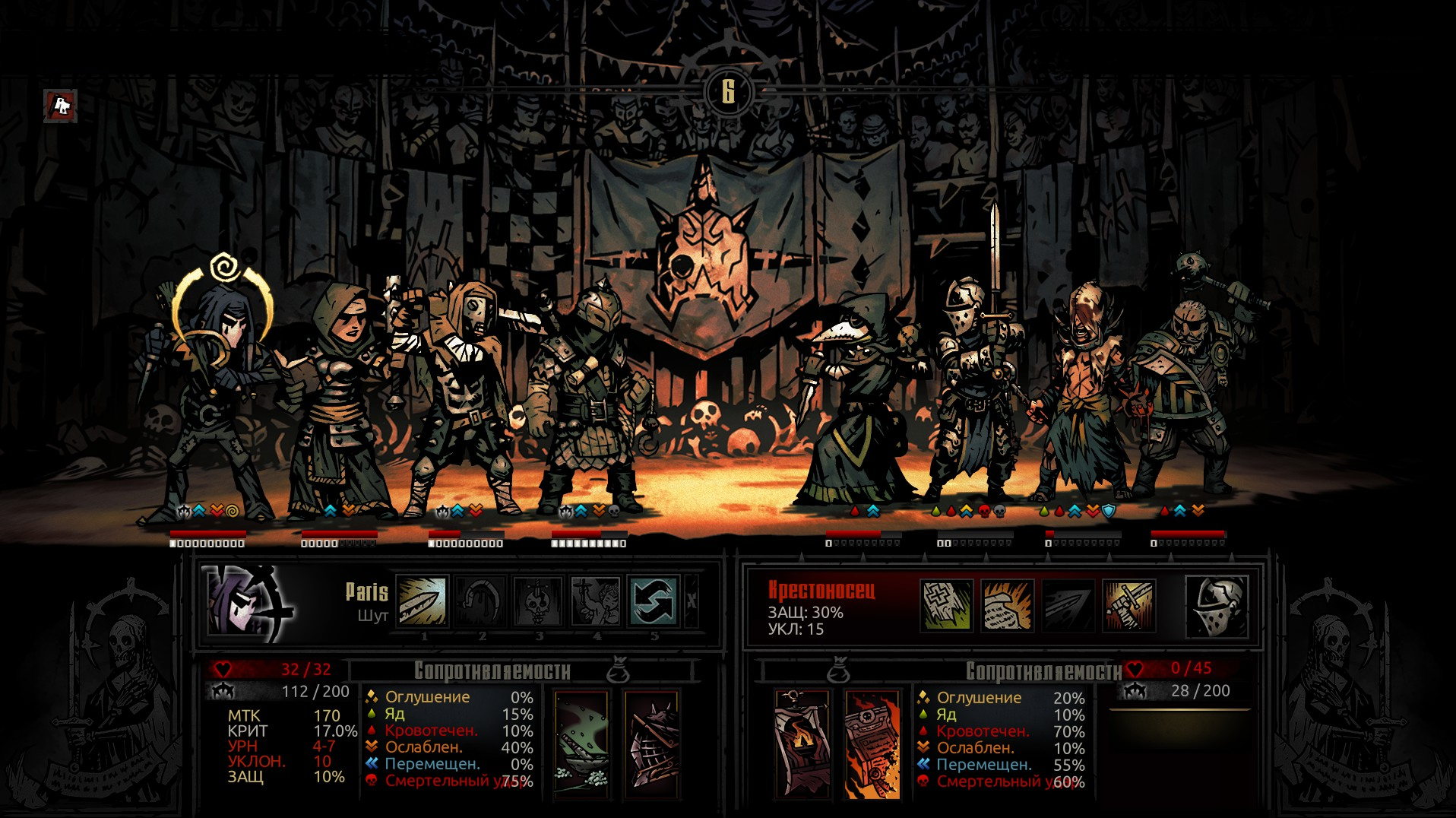1456x818 pixels.
Task: Click the narrow X pass-turn button
Action: [691, 602]
